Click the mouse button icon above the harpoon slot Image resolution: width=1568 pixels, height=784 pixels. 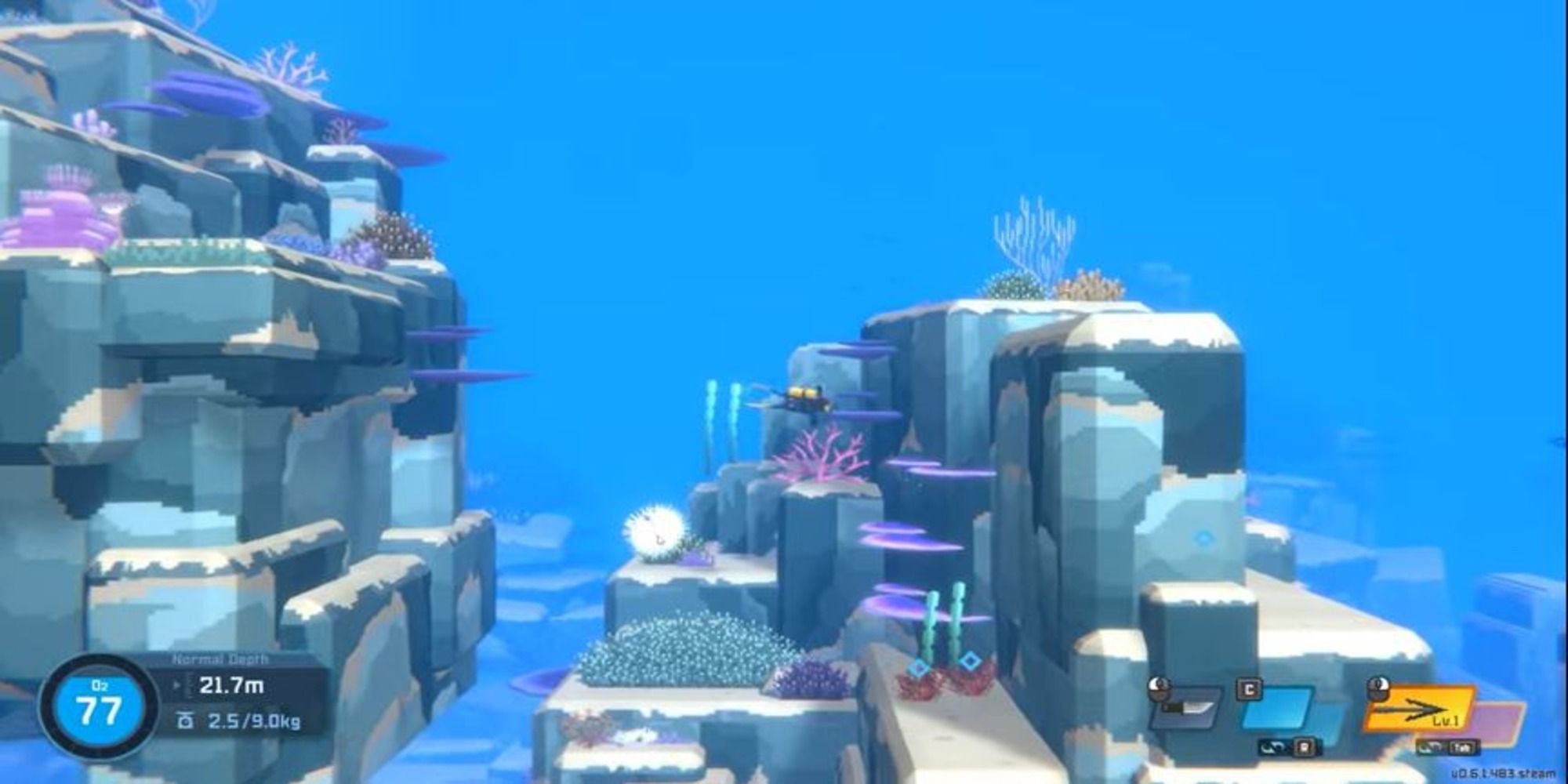pos(1377,688)
